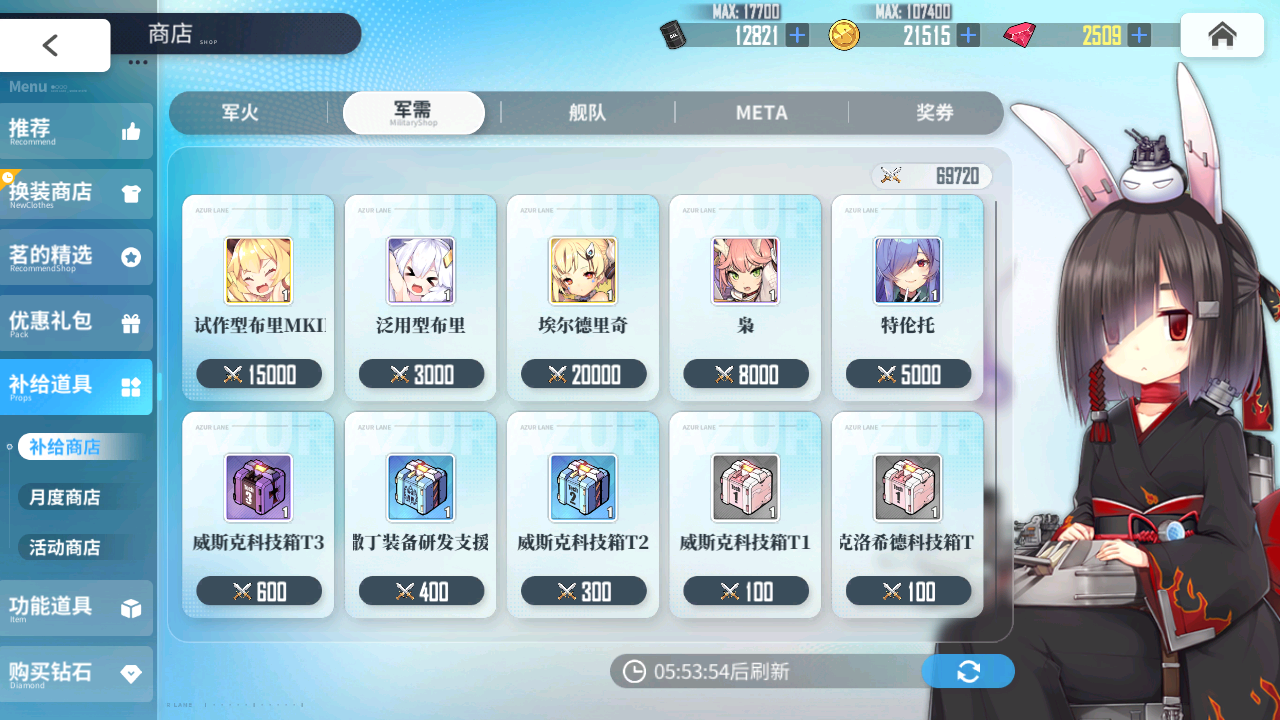
Task: Refresh the shop with the blue button
Action: [967, 671]
